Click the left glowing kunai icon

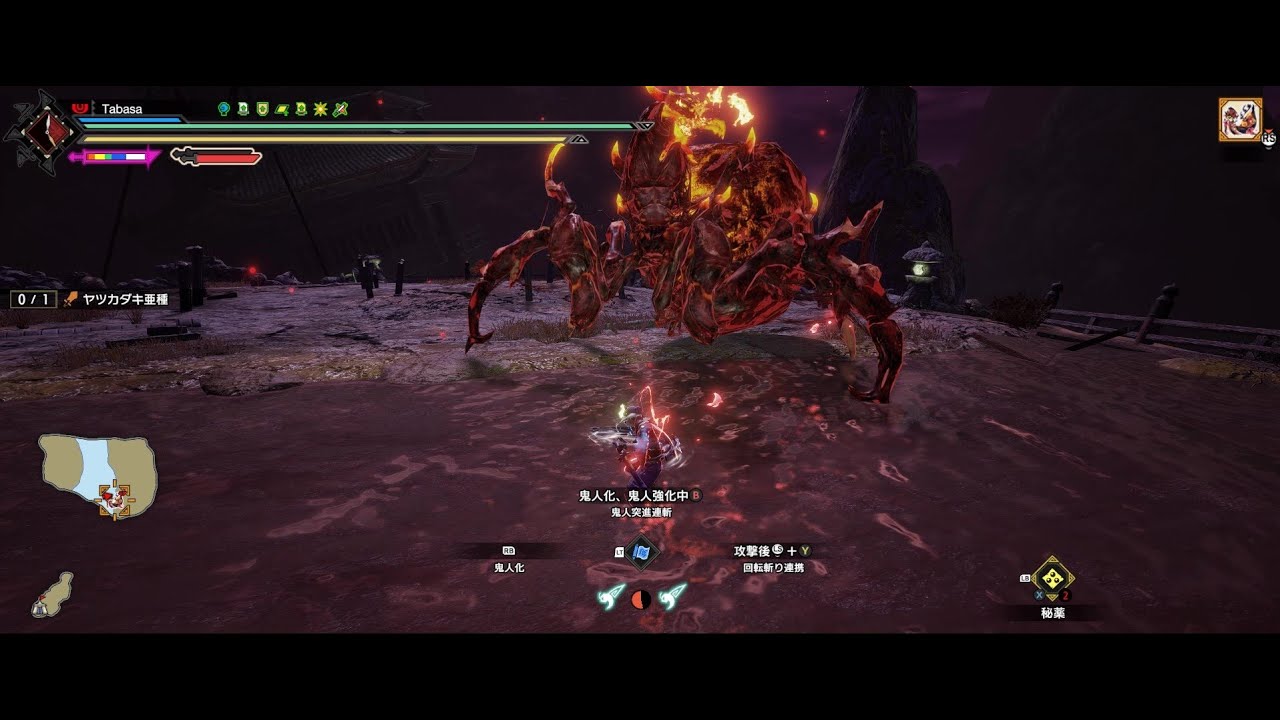(x=610, y=596)
